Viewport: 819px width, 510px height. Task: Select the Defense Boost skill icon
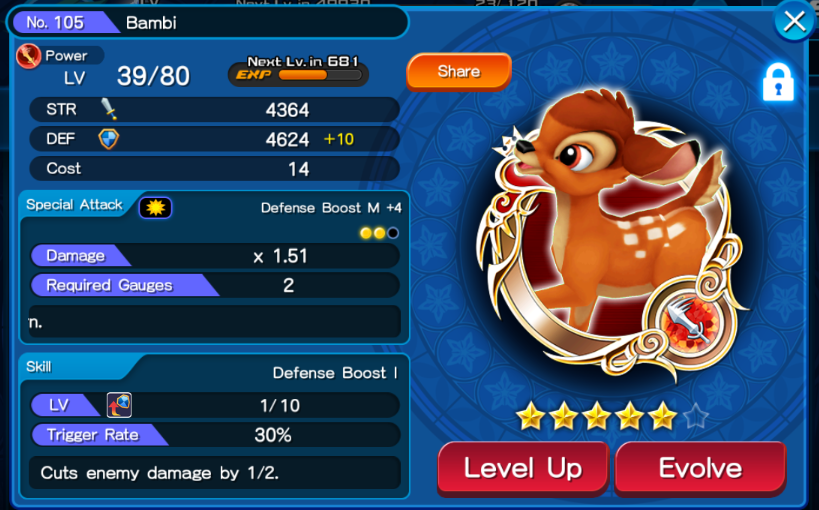[119, 405]
